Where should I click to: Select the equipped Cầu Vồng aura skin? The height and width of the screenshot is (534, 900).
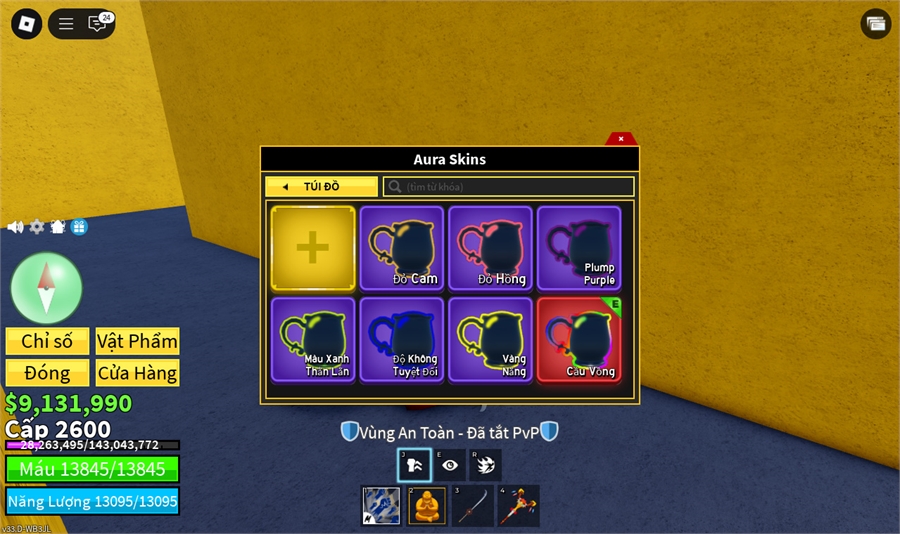click(x=579, y=339)
